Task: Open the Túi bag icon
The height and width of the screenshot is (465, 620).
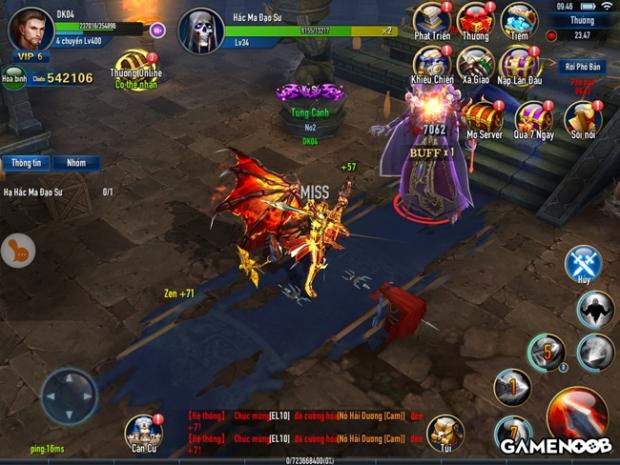Action: [445, 432]
